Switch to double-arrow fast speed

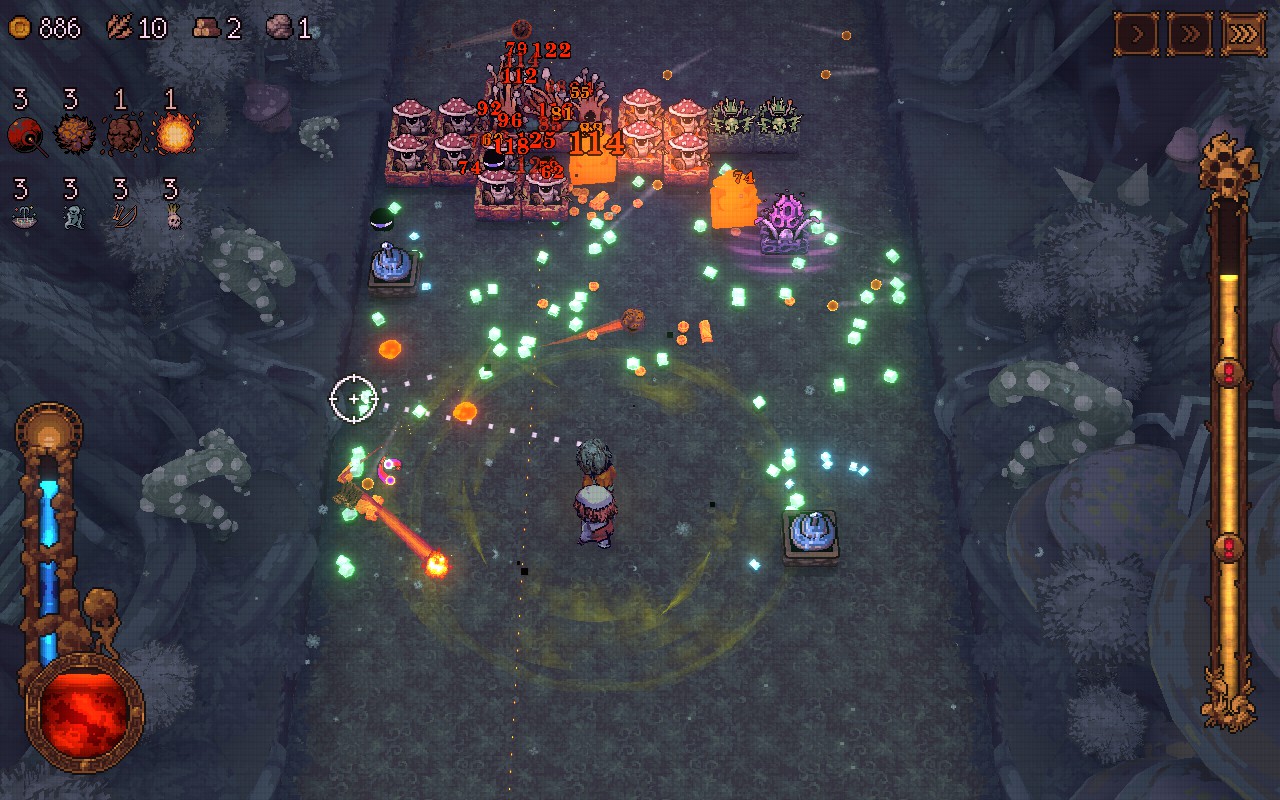point(1190,35)
